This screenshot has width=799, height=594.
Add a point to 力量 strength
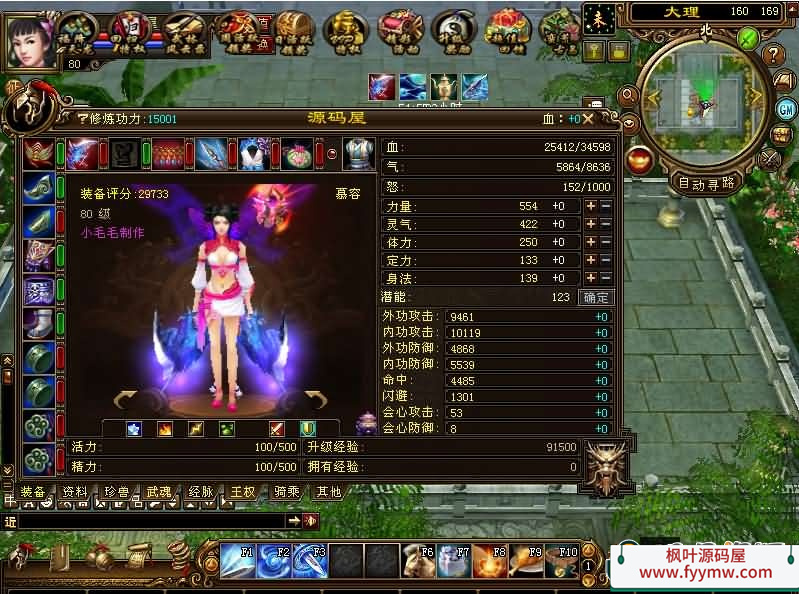point(590,206)
